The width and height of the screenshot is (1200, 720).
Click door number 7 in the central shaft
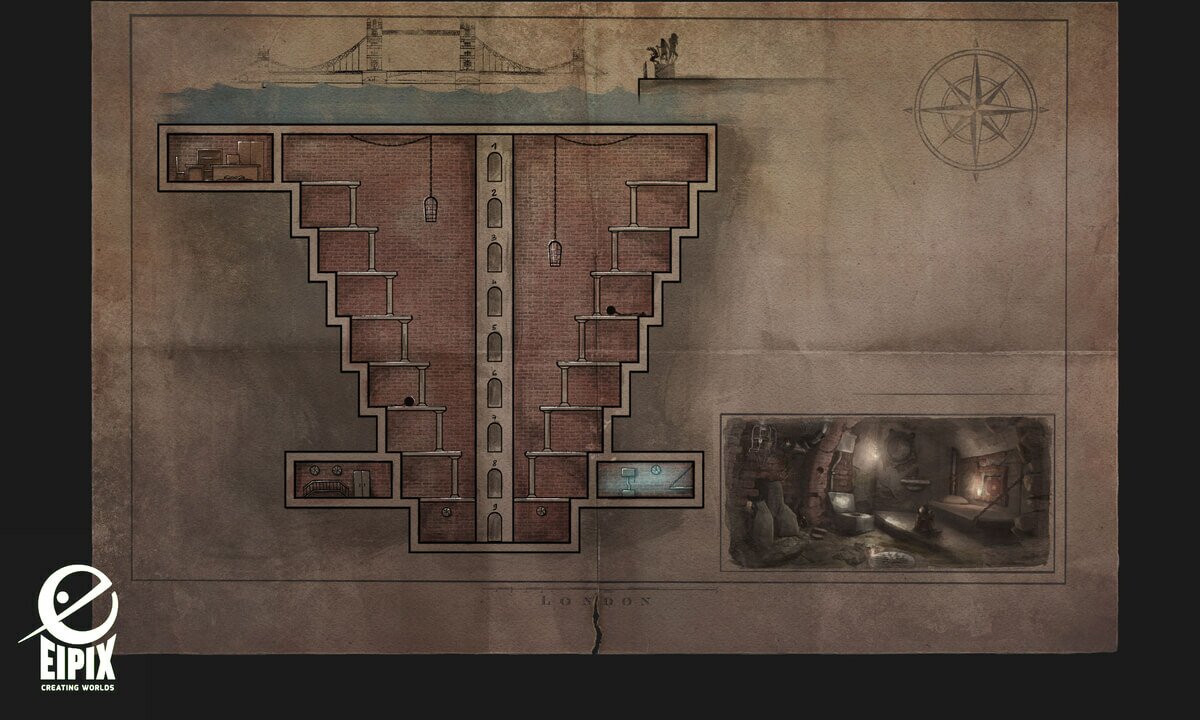[x=494, y=437]
